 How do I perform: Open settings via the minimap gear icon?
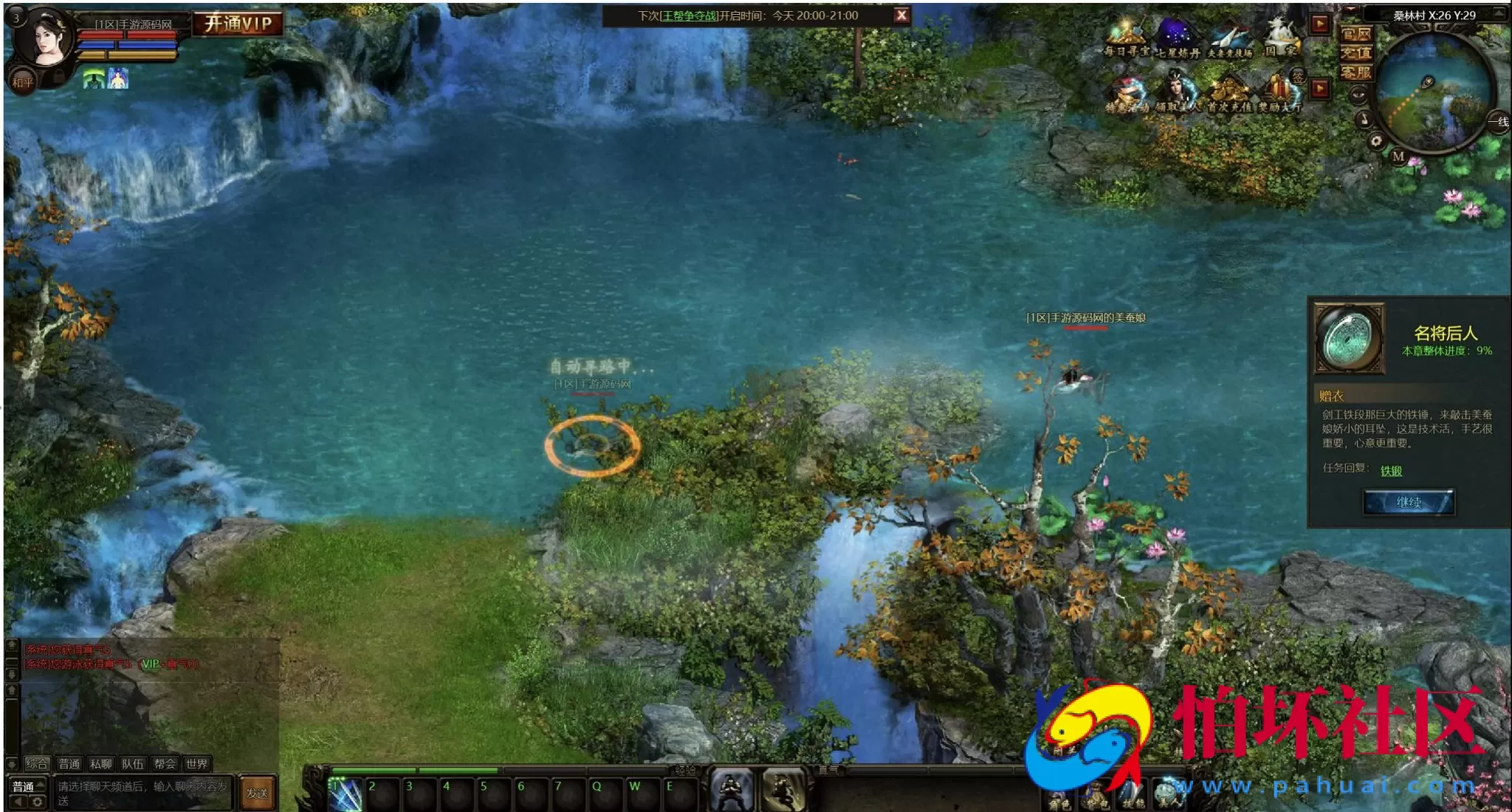(x=1376, y=141)
